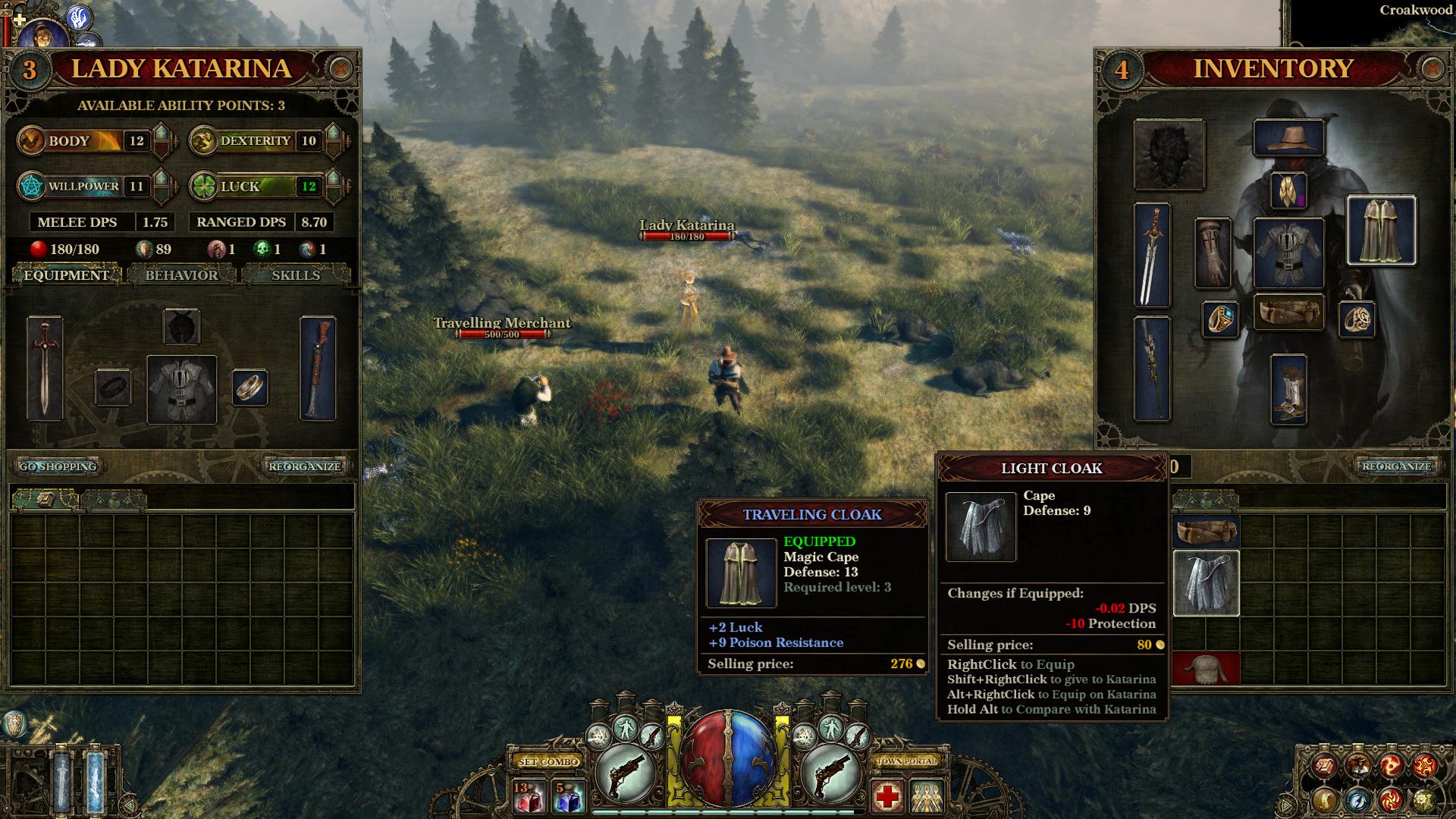Reorganize Katarina's inventory
Image resolution: width=1456 pixels, height=819 pixels.
point(305,466)
